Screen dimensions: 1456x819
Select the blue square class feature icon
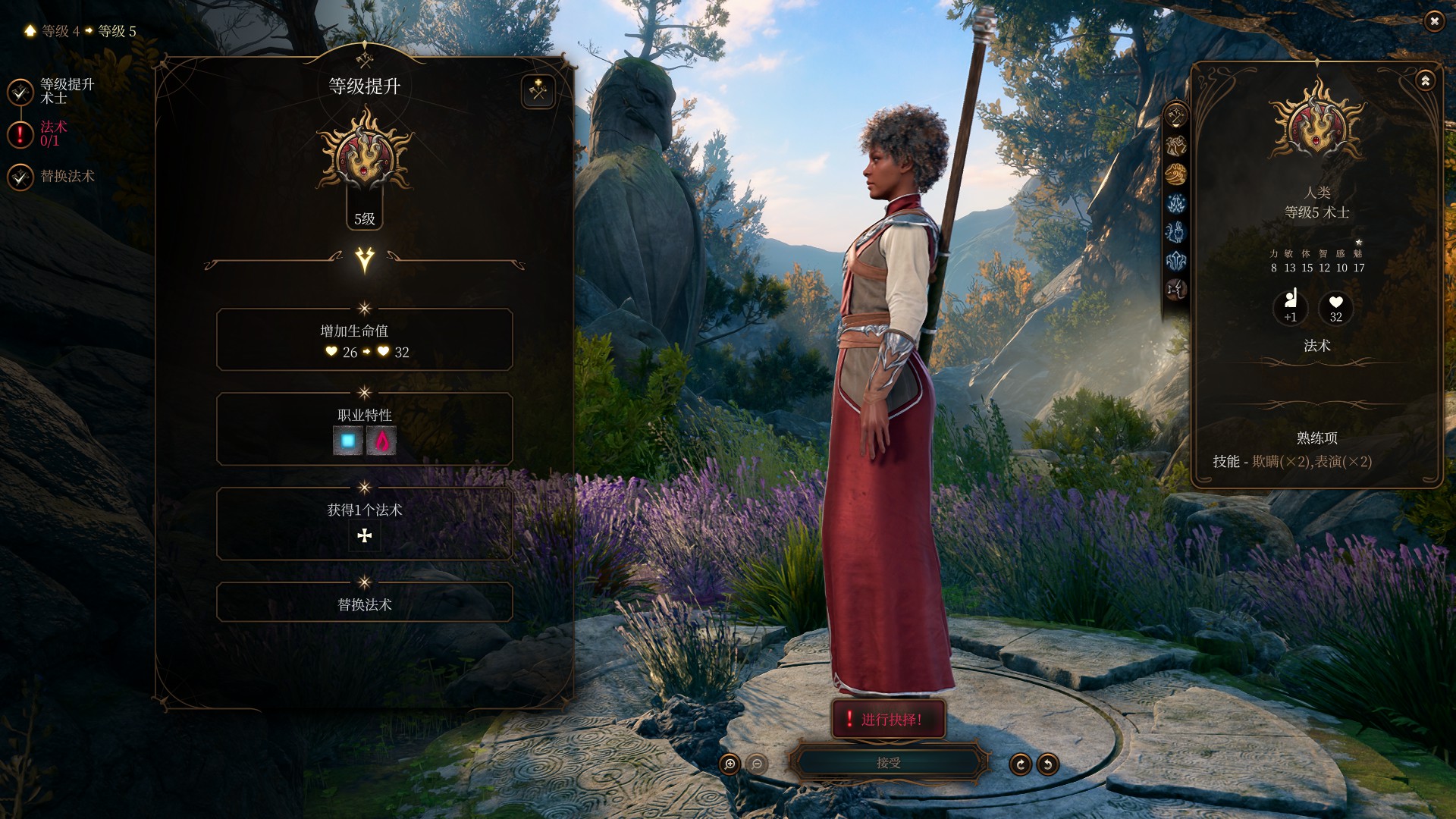pos(348,441)
